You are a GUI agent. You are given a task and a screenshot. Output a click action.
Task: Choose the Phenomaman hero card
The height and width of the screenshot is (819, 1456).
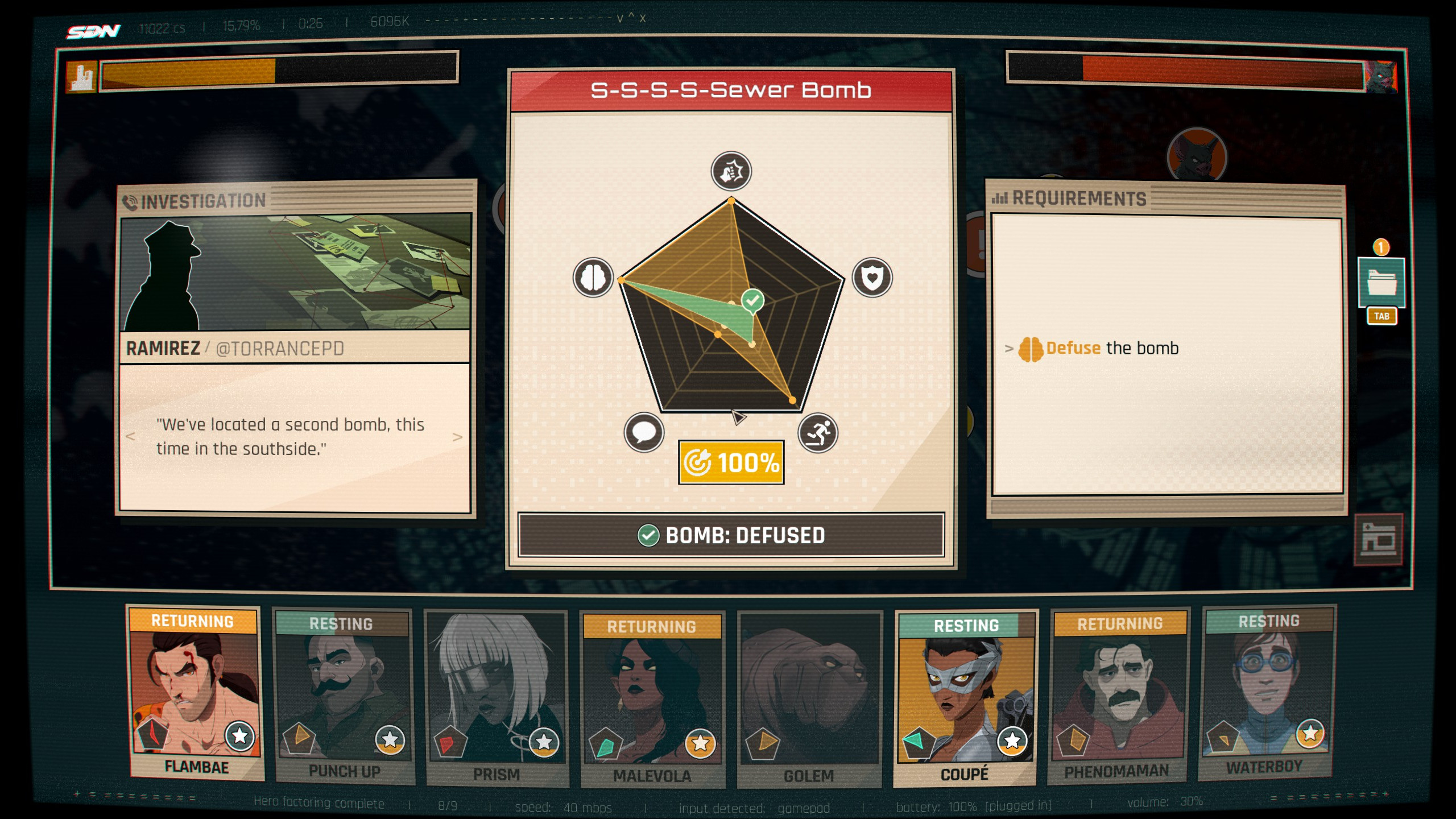click(x=1118, y=696)
